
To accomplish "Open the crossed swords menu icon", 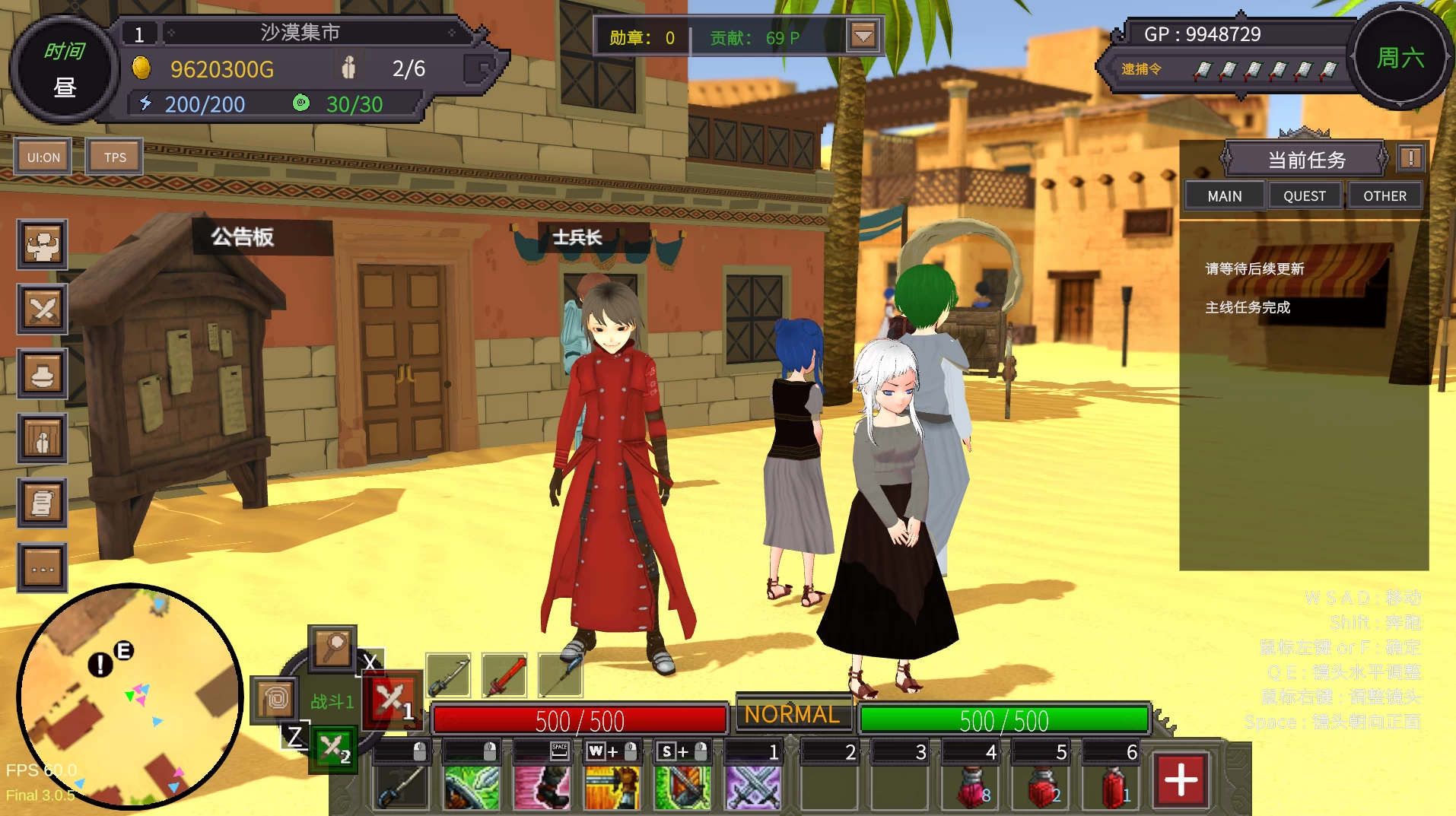I will coord(43,310).
